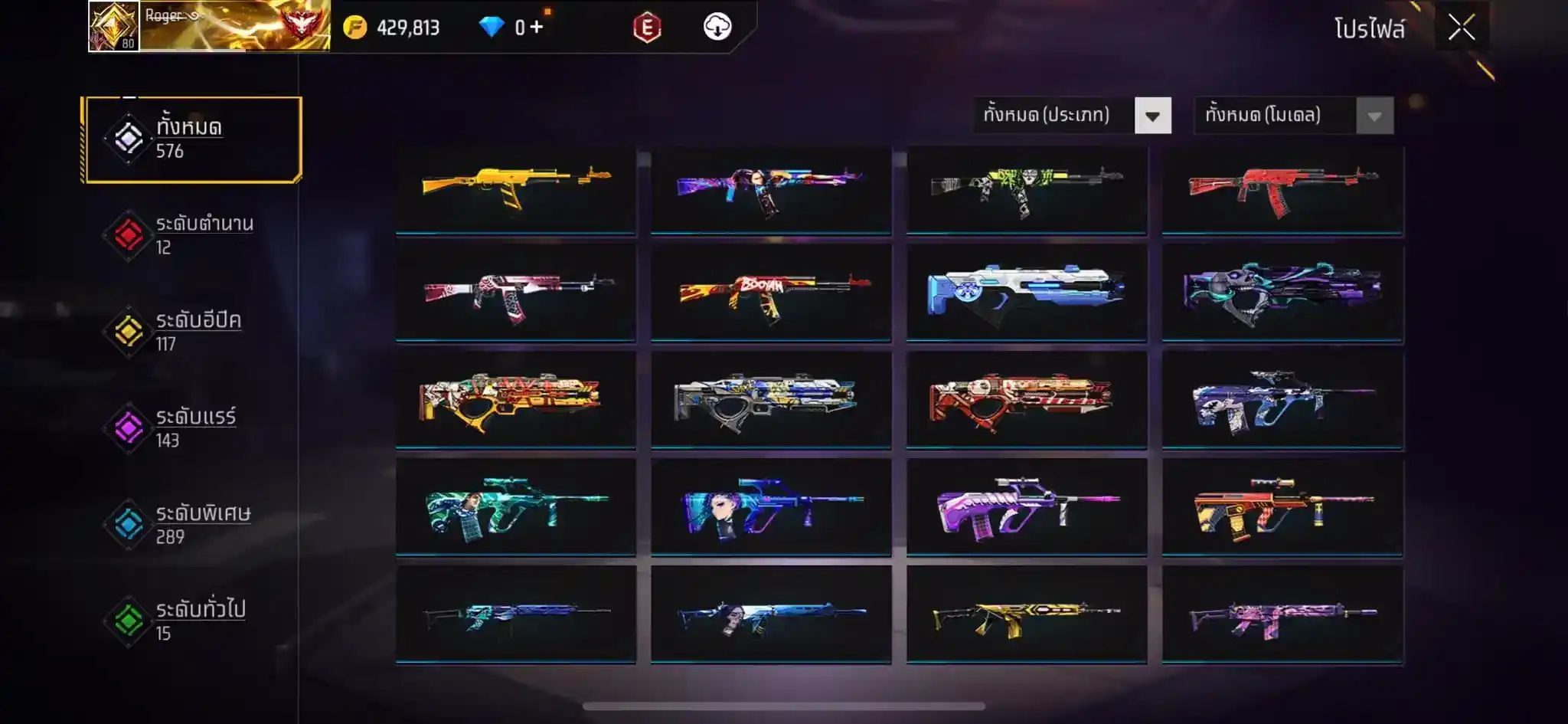Add diamonds with the plus button
This screenshot has width=1568, height=724.
click(x=537, y=28)
